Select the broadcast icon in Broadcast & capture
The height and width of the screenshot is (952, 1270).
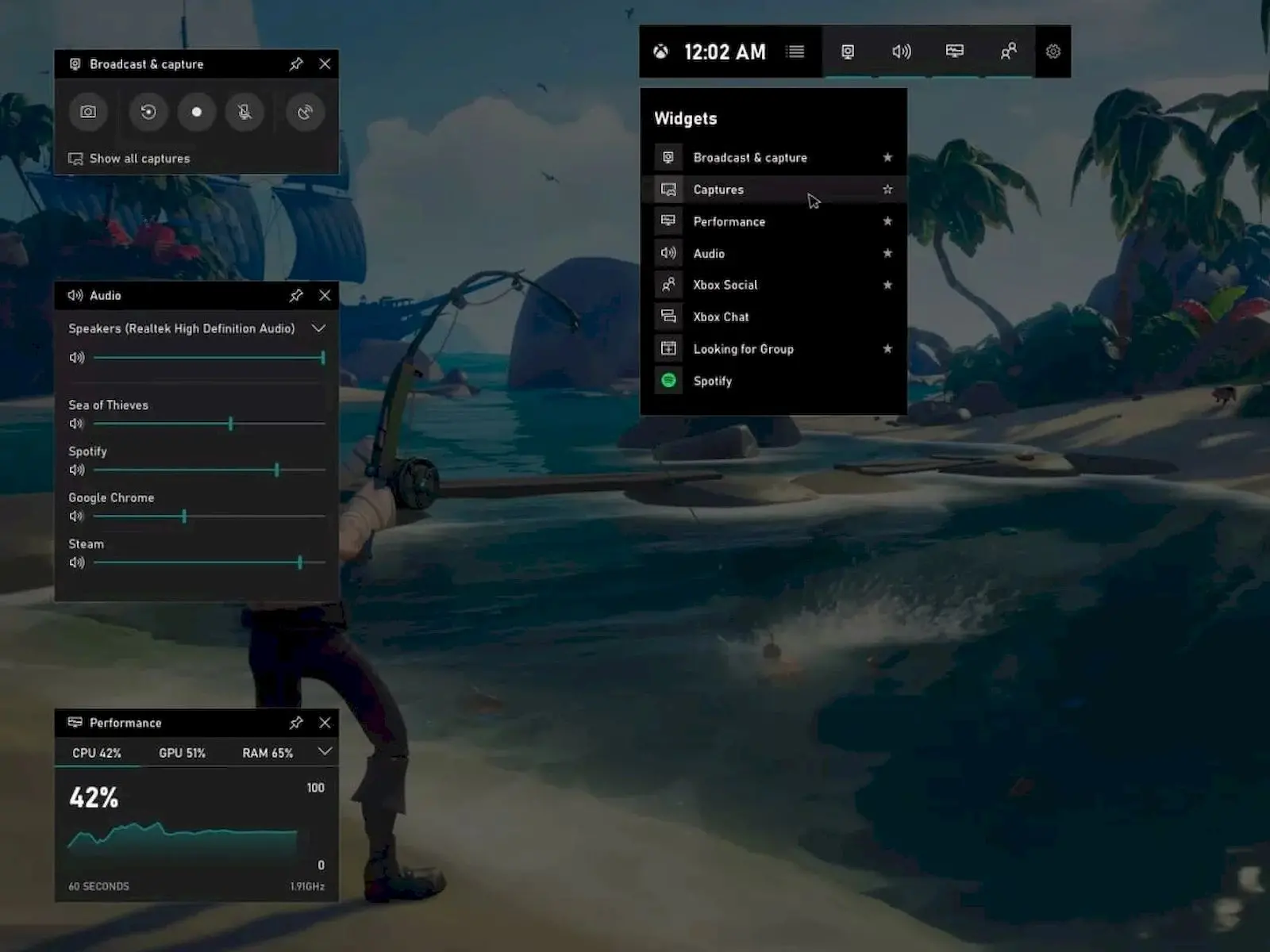304,113
